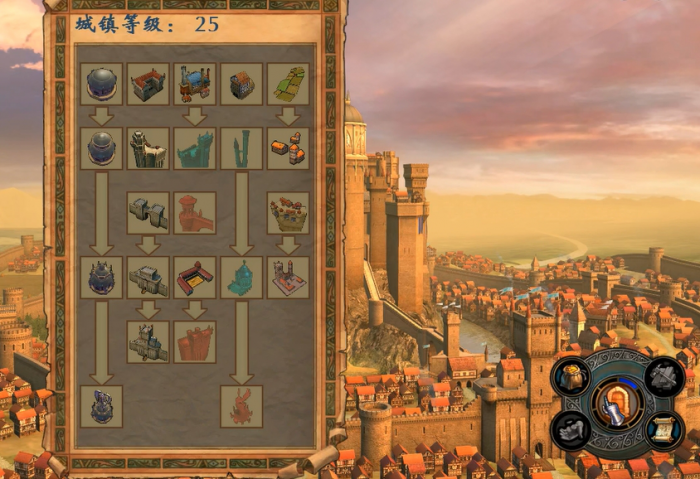Choose the blue-roofed twin-tower building icon
Screen dimensions: 700x479
pyautogui.click(x=195, y=84)
